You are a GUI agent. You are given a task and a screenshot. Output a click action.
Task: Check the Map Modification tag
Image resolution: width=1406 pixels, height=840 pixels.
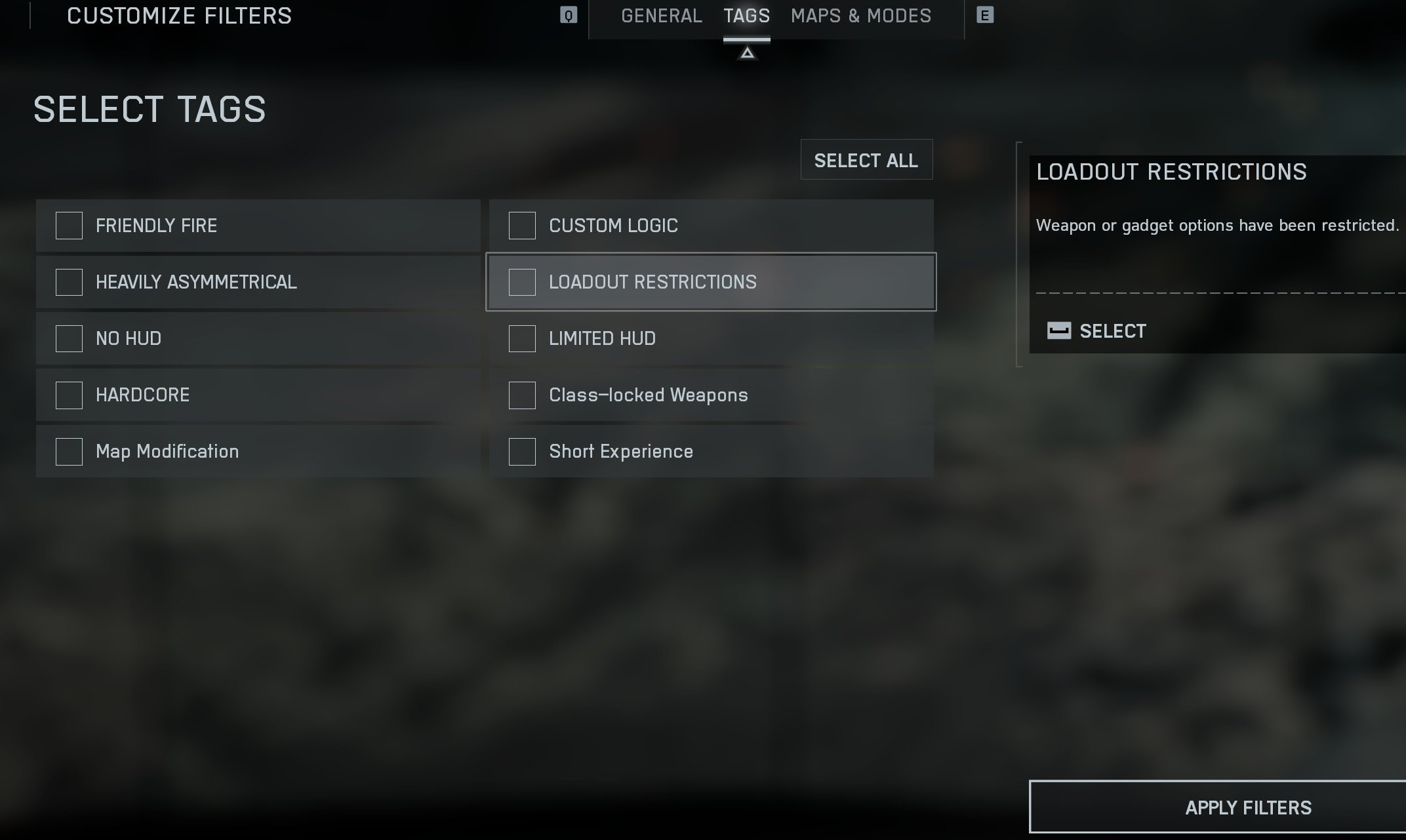[x=68, y=451]
